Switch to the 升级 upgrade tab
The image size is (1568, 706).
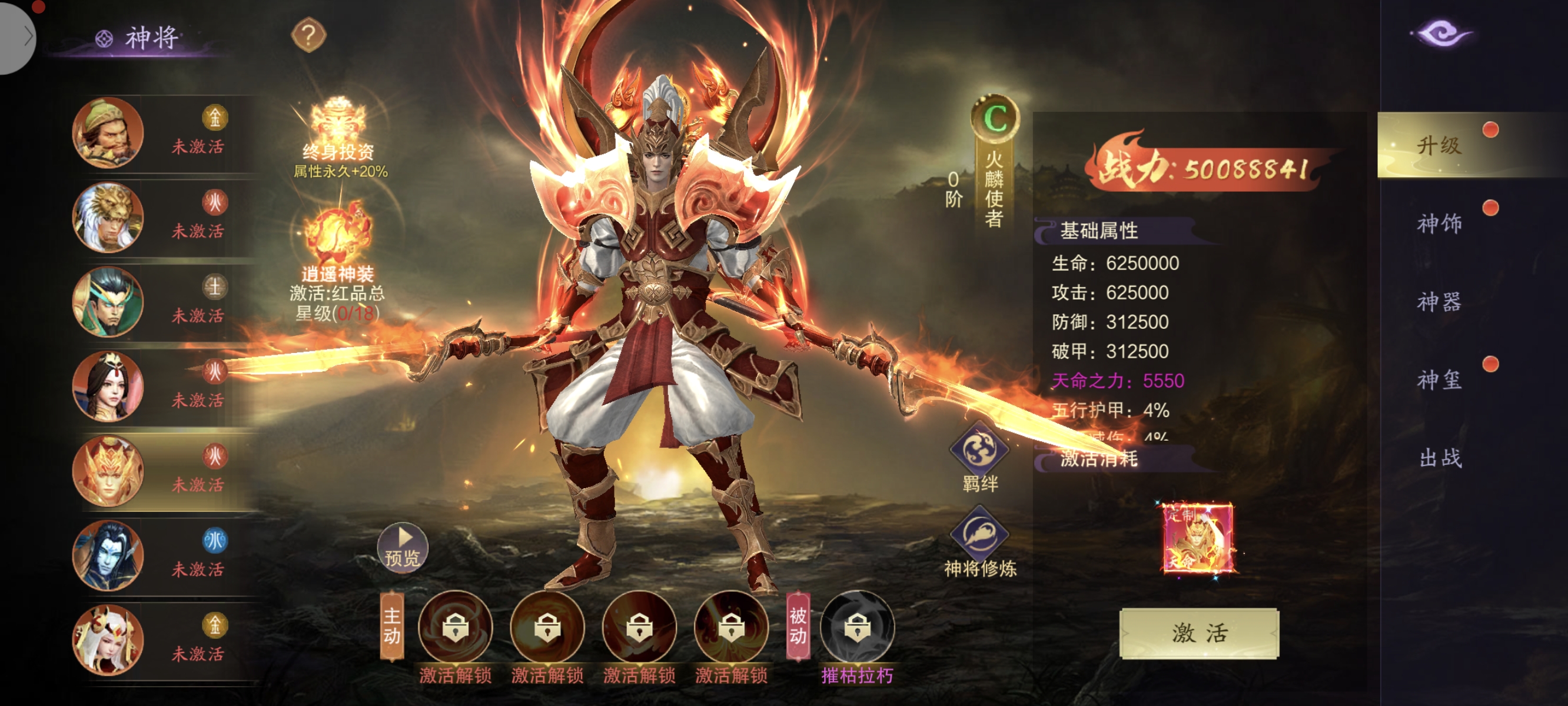1439,145
